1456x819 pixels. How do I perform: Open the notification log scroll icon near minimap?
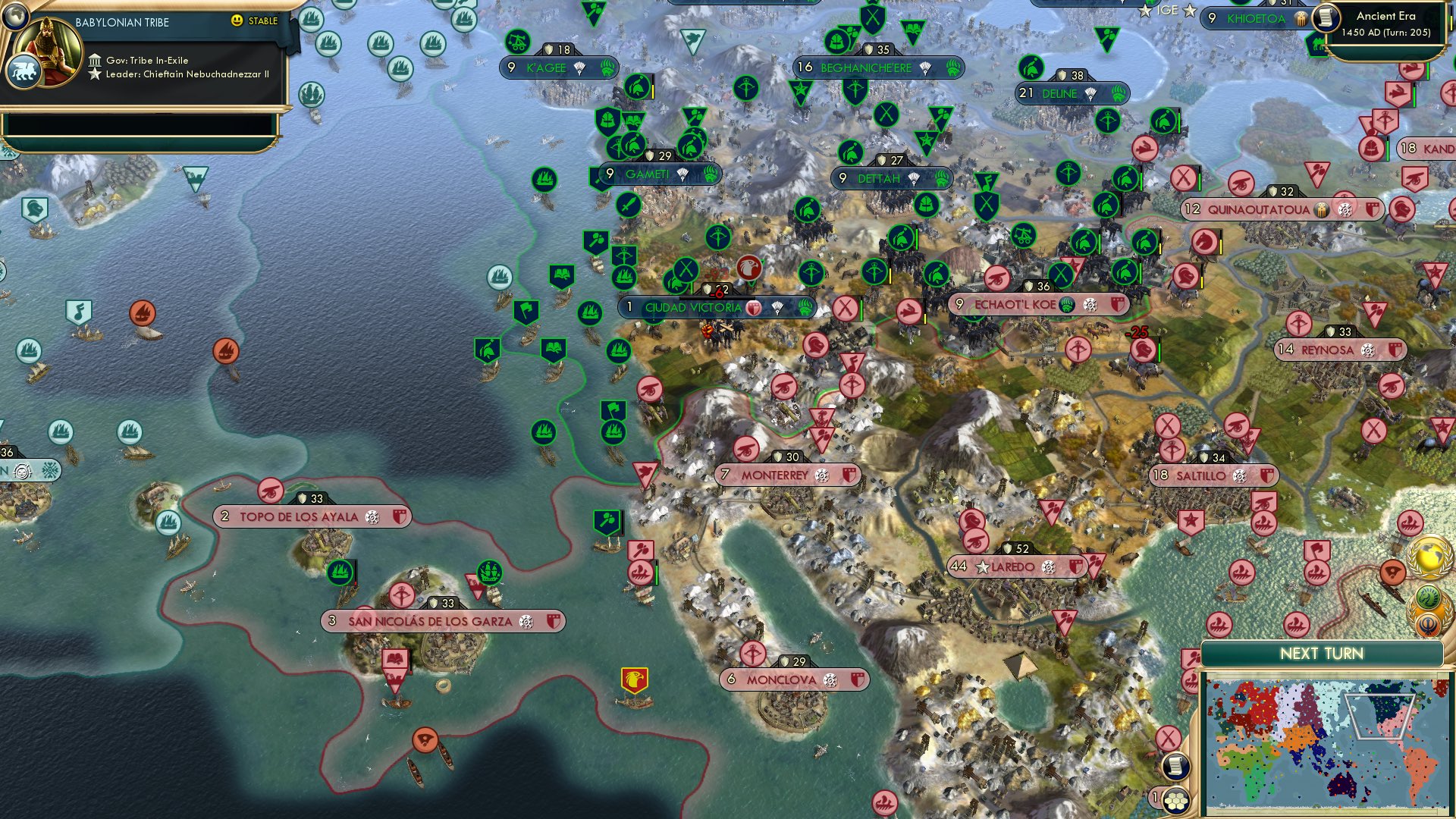[1177, 767]
